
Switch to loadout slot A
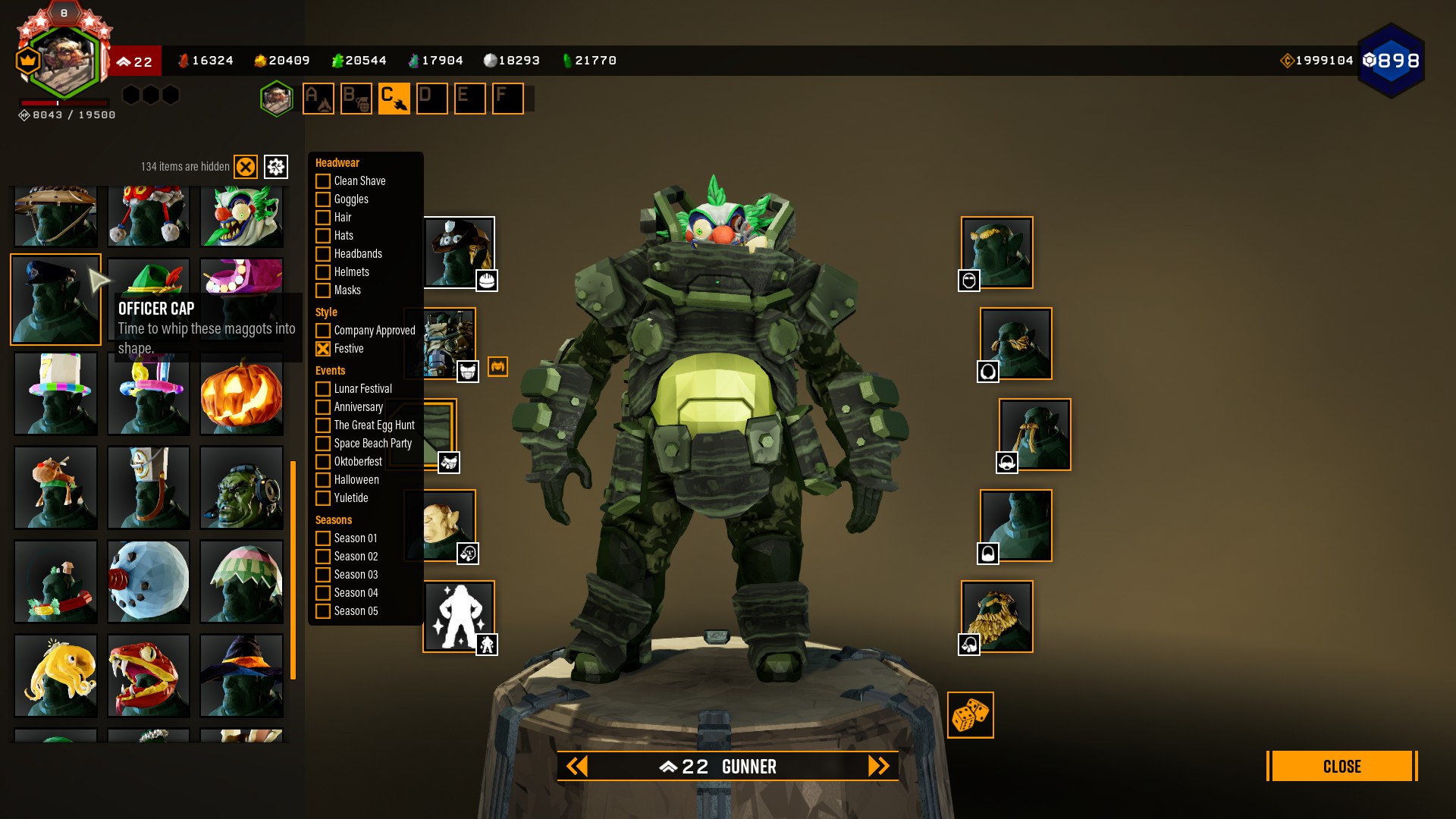click(x=318, y=99)
